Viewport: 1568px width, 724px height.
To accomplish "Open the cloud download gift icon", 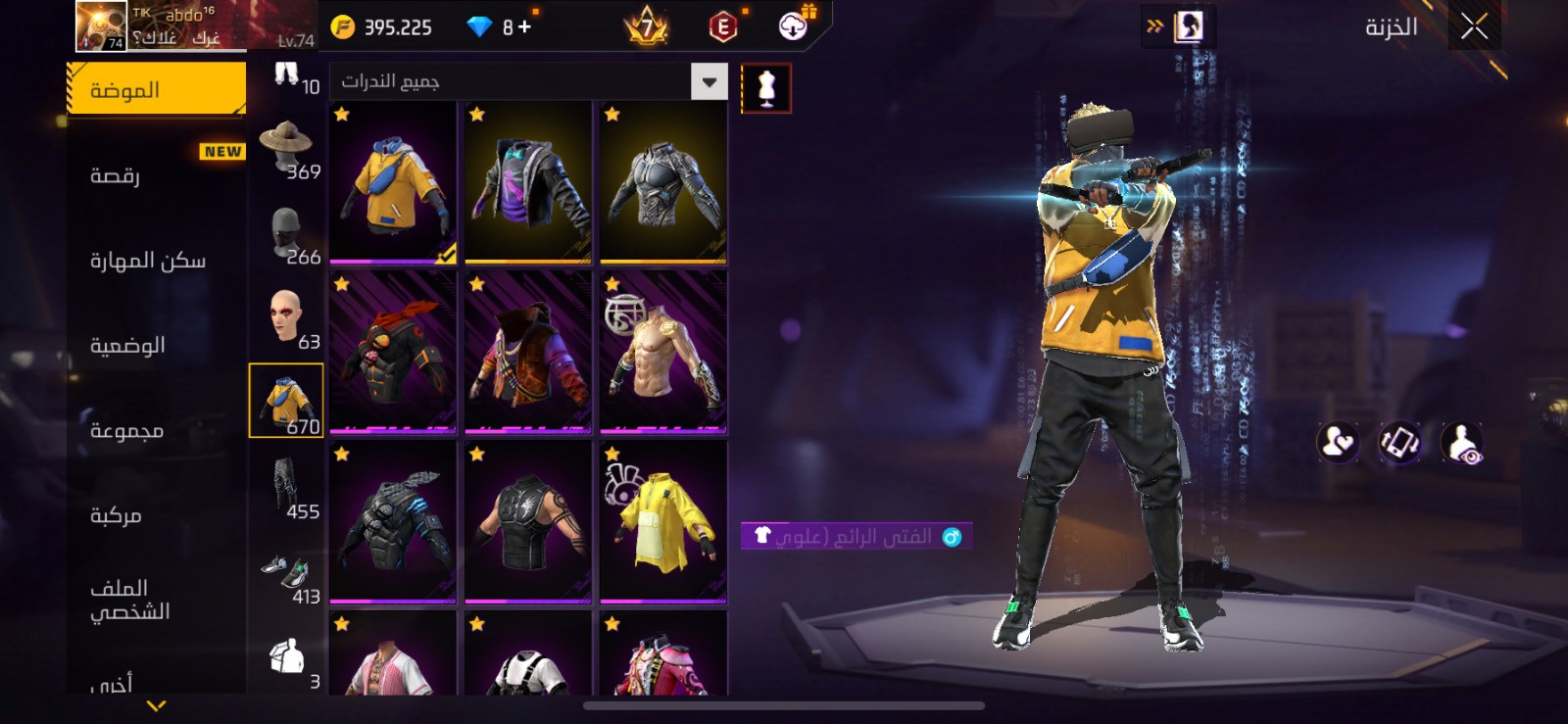I will (x=794, y=25).
